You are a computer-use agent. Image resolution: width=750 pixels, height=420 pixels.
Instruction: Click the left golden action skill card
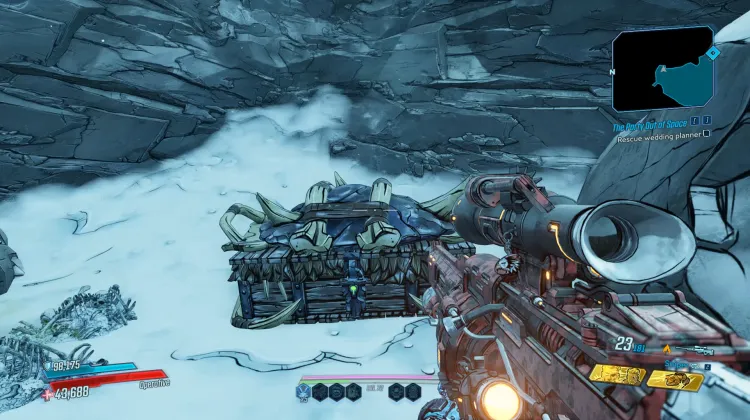pos(616,374)
